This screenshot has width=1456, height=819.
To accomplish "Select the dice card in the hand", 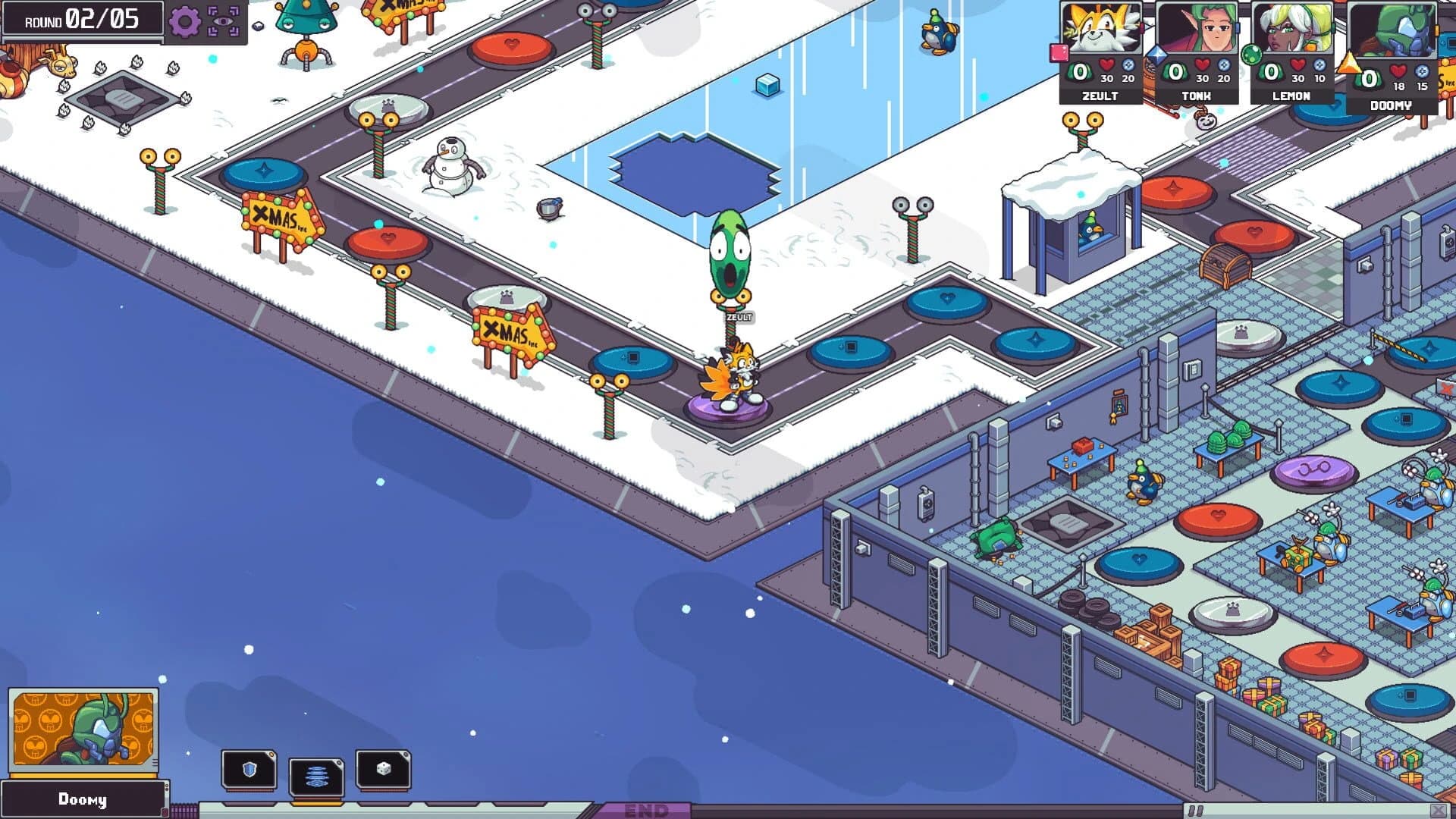I will tap(383, 768).
